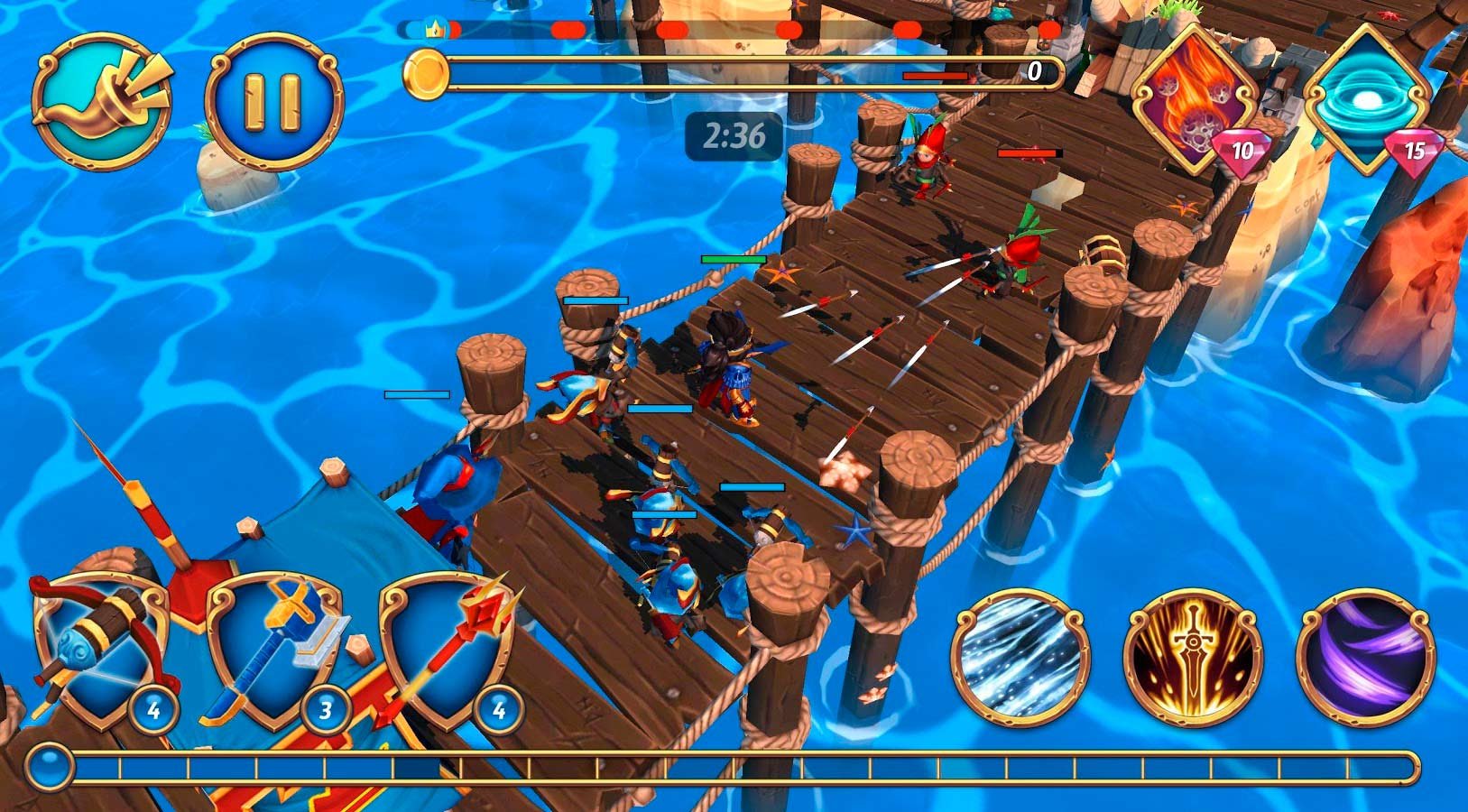
Task: Activate the icy wind slash ability
Action: (1020, 657)
